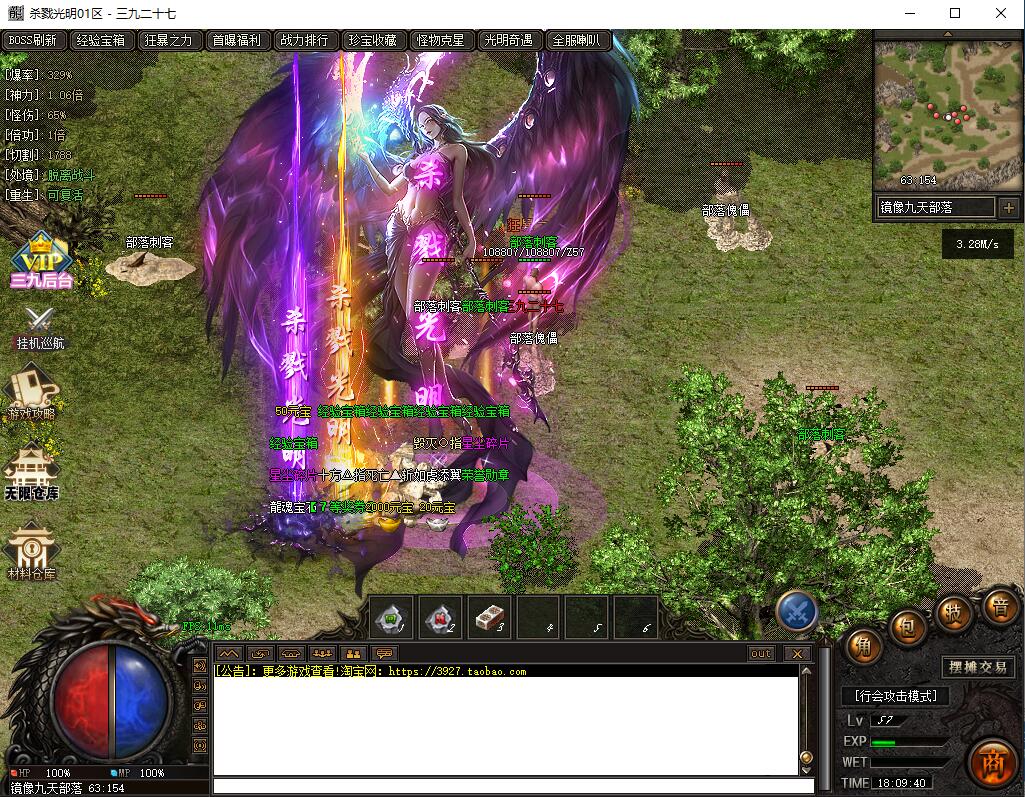Screen dimensions: 1025x797
Task: Open the BOSS刷新 menu
Action: [34, 41]
